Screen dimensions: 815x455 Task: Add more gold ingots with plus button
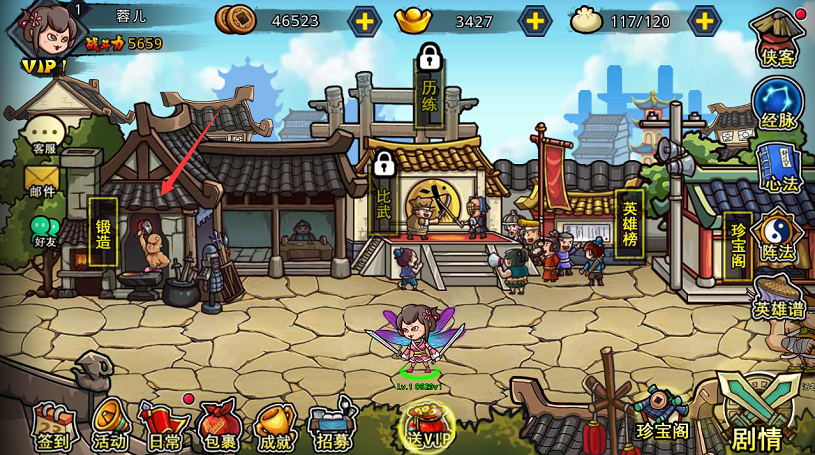pos(536,20)
